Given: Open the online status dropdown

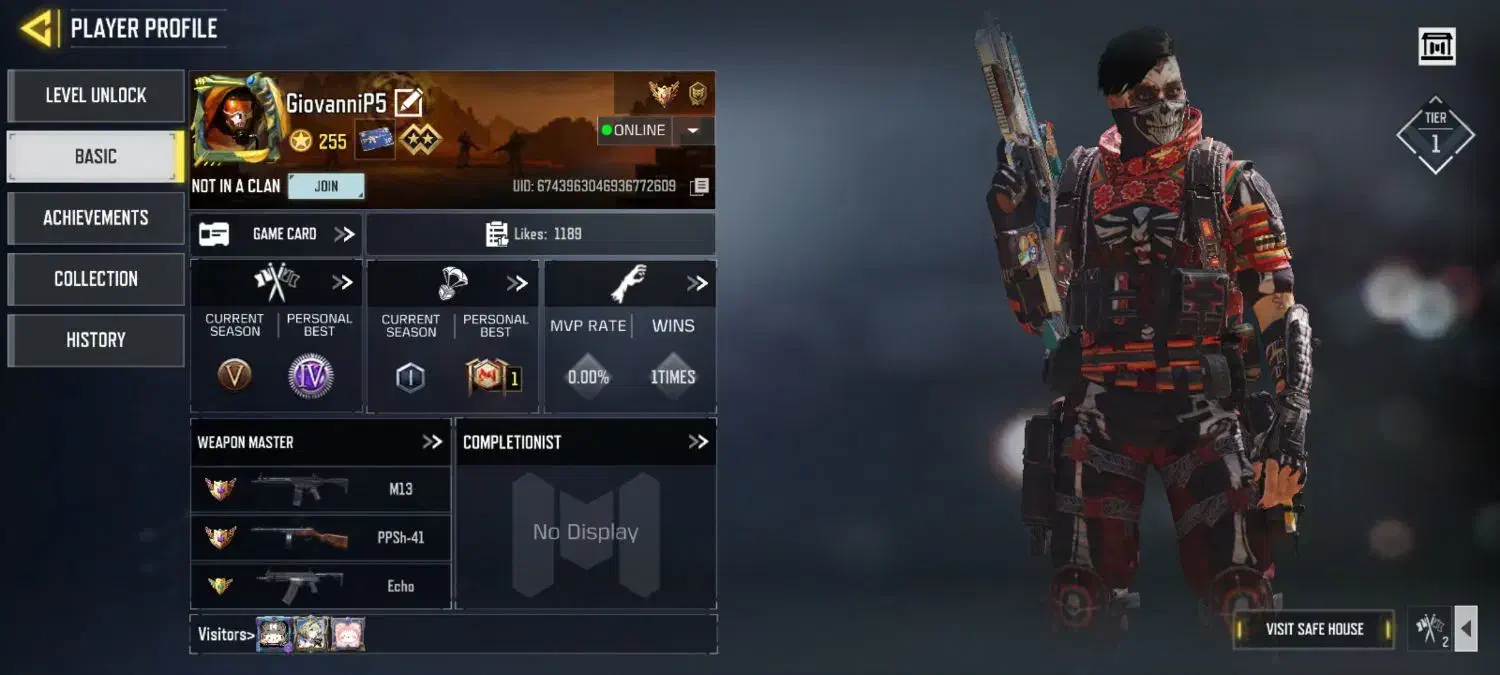Looking at the screenshot, I should point(694,131).
